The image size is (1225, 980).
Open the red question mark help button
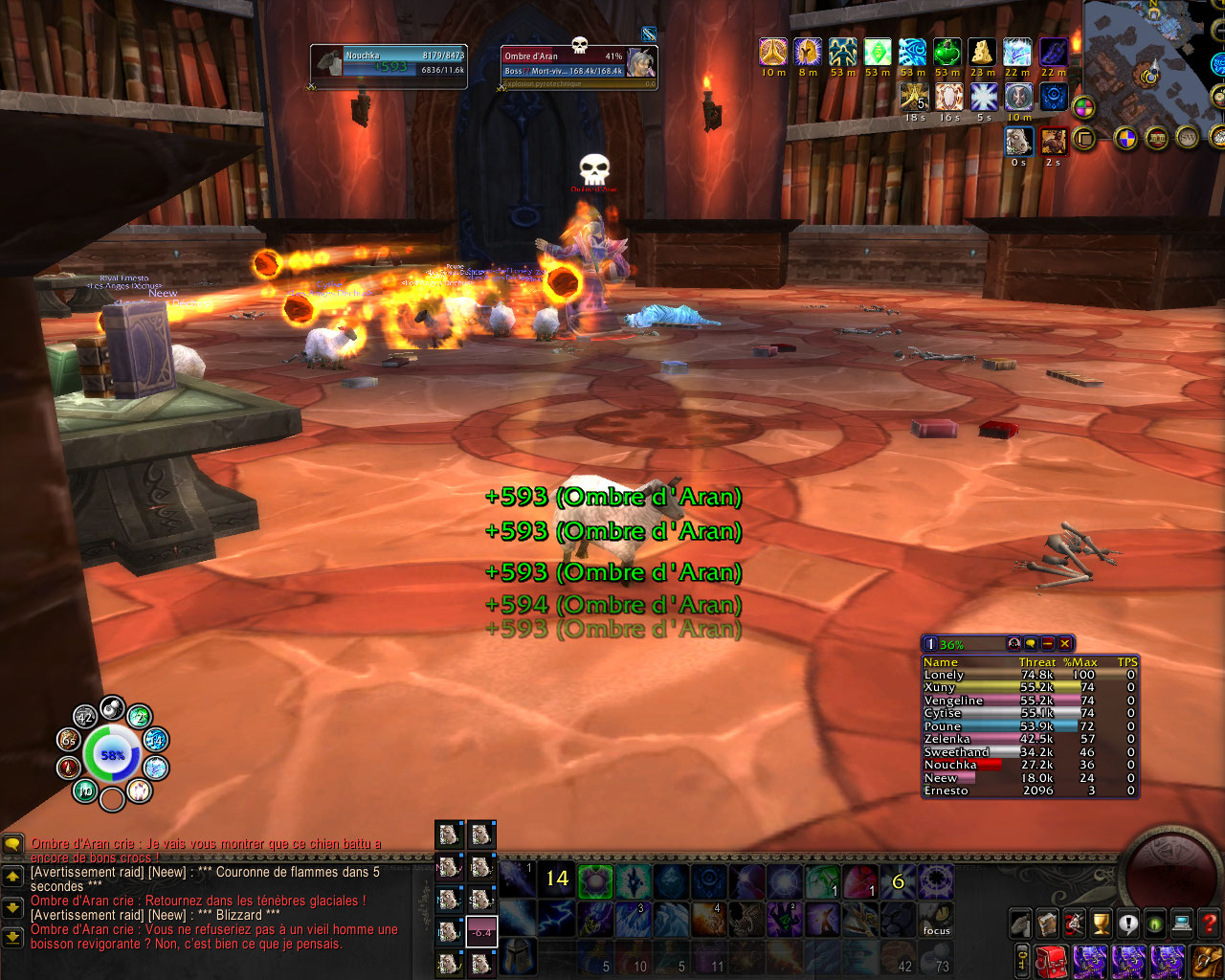click(1209, 924)
